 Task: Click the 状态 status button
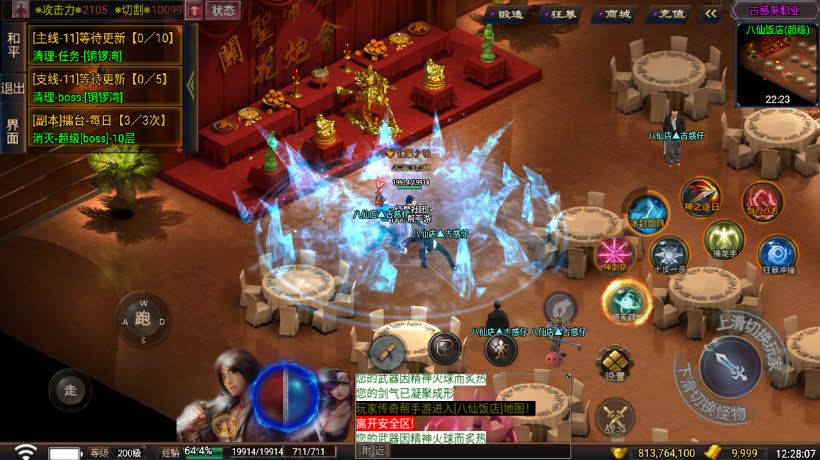pyautogui.click(x=222, y=11)
